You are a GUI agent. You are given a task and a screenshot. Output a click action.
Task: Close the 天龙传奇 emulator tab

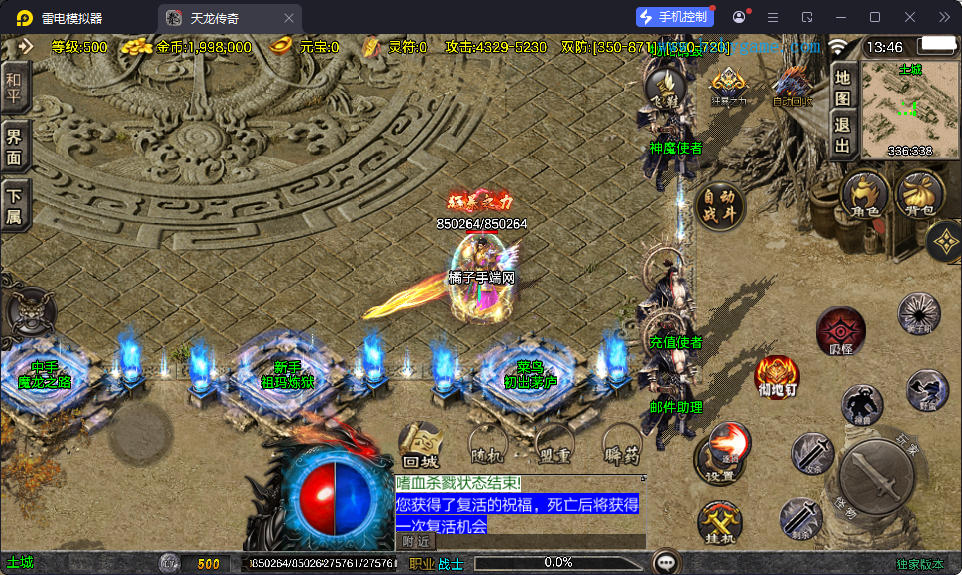click(x=289, y=18)
